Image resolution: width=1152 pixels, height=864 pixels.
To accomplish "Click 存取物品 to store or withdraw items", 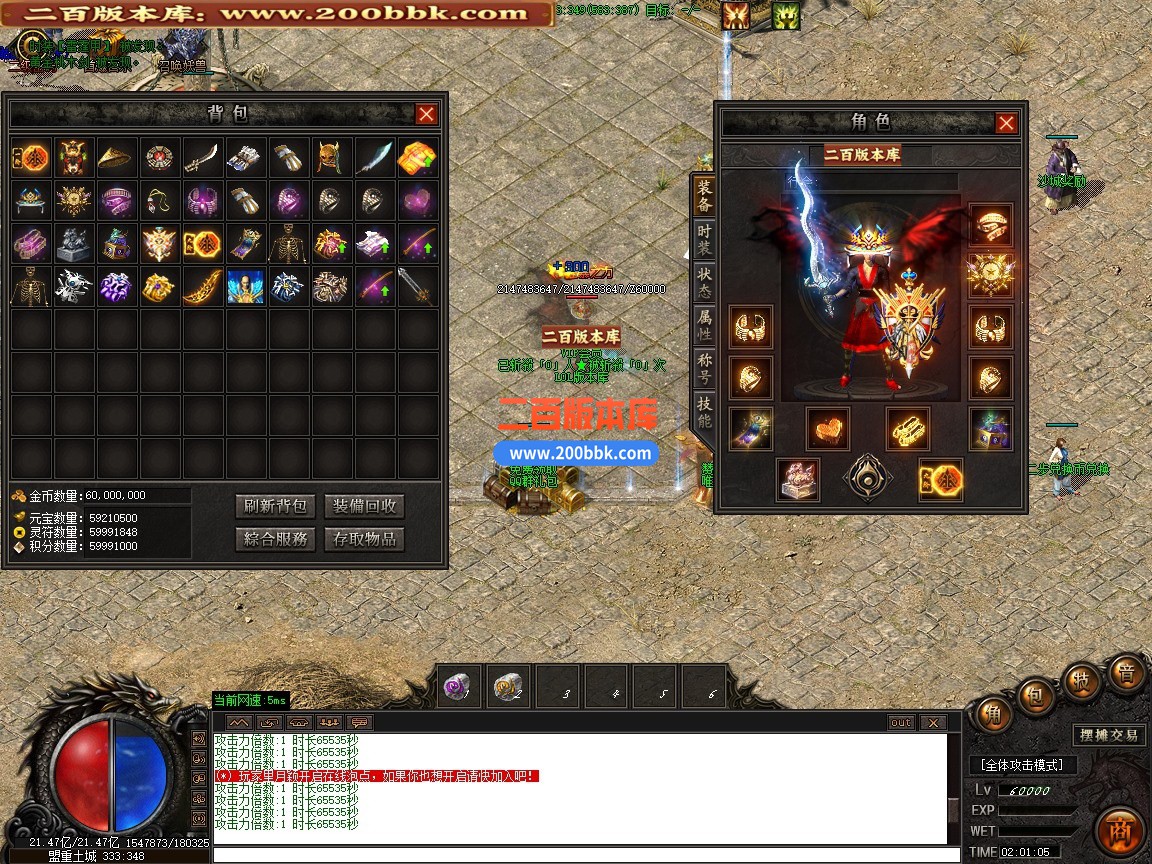I will coord(365,539).
